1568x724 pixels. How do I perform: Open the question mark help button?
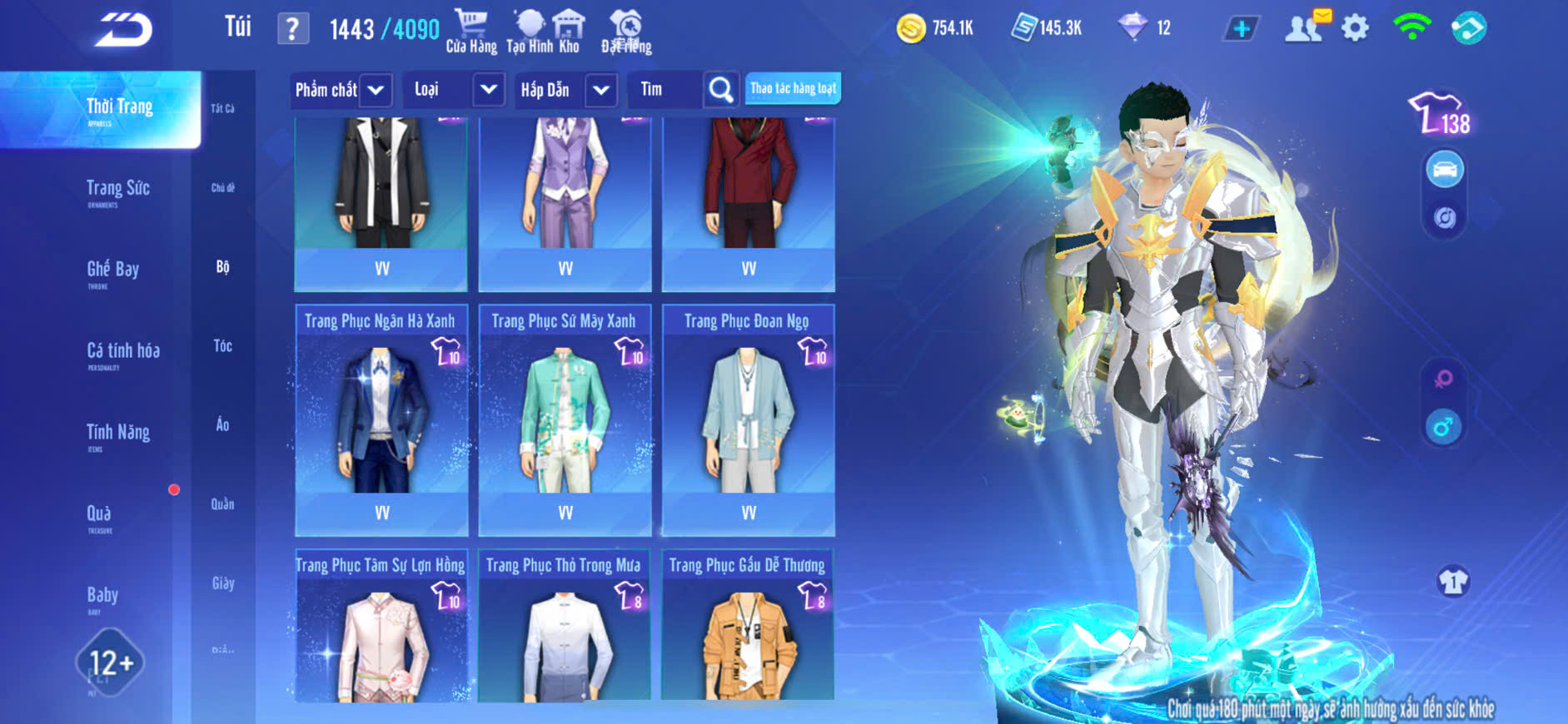point(292,29)
